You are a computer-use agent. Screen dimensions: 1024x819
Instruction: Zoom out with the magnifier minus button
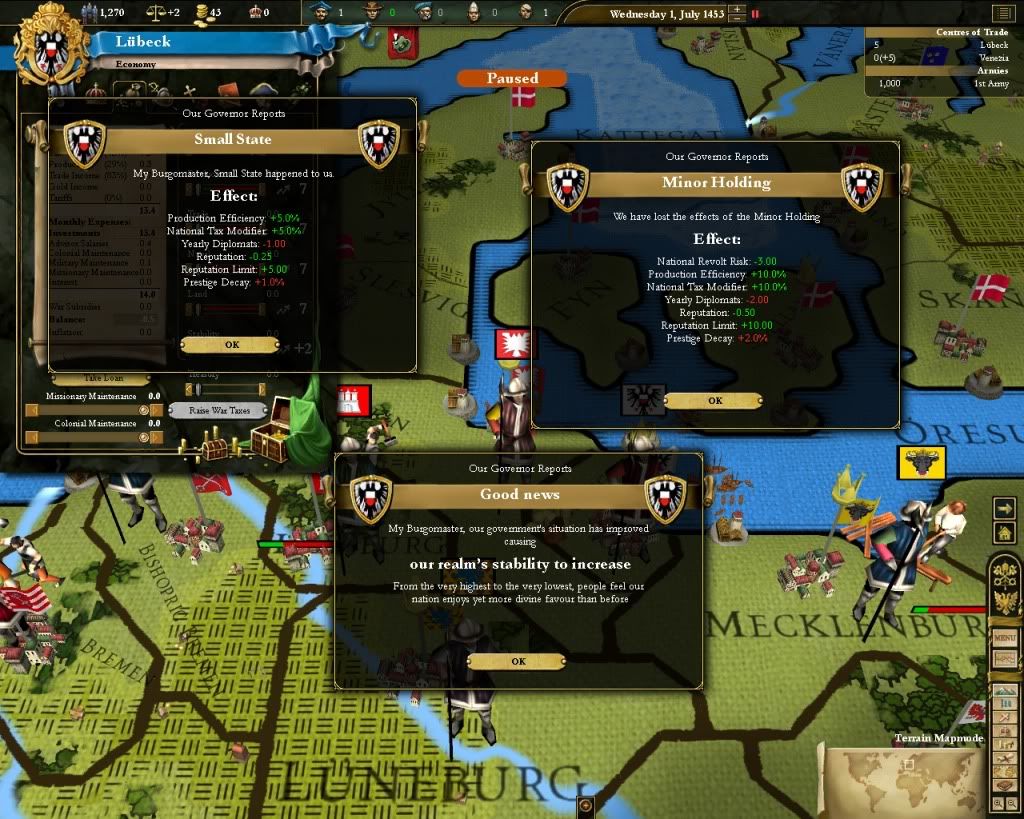point(1011,802)
